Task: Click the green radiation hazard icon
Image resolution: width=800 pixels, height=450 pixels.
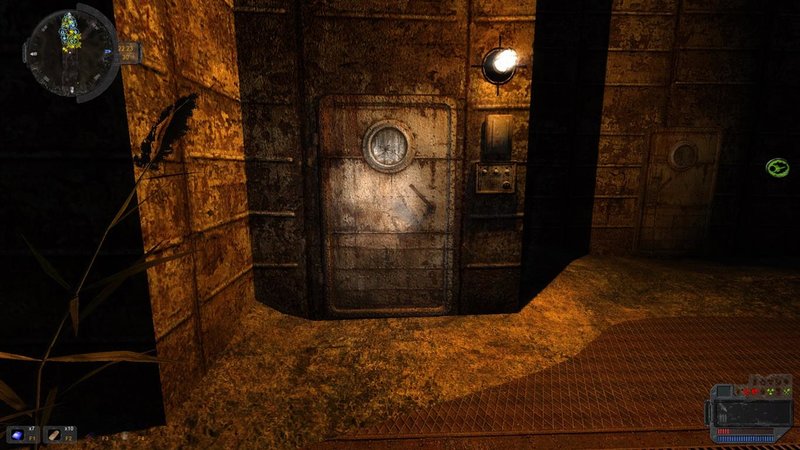Action: point(777,167)
